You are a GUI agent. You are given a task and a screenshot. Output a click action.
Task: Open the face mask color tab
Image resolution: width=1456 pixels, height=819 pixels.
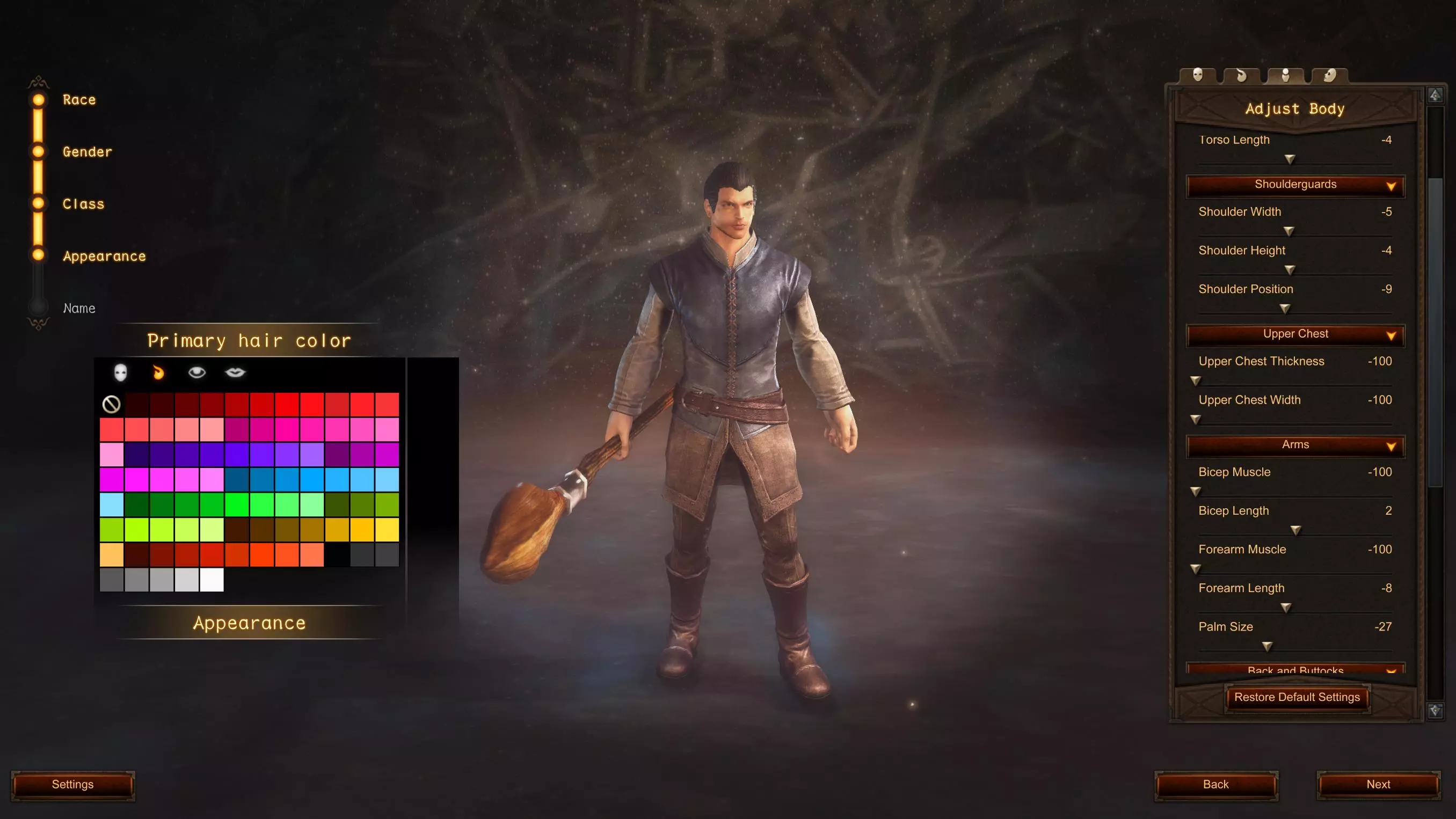click(120, 372)
